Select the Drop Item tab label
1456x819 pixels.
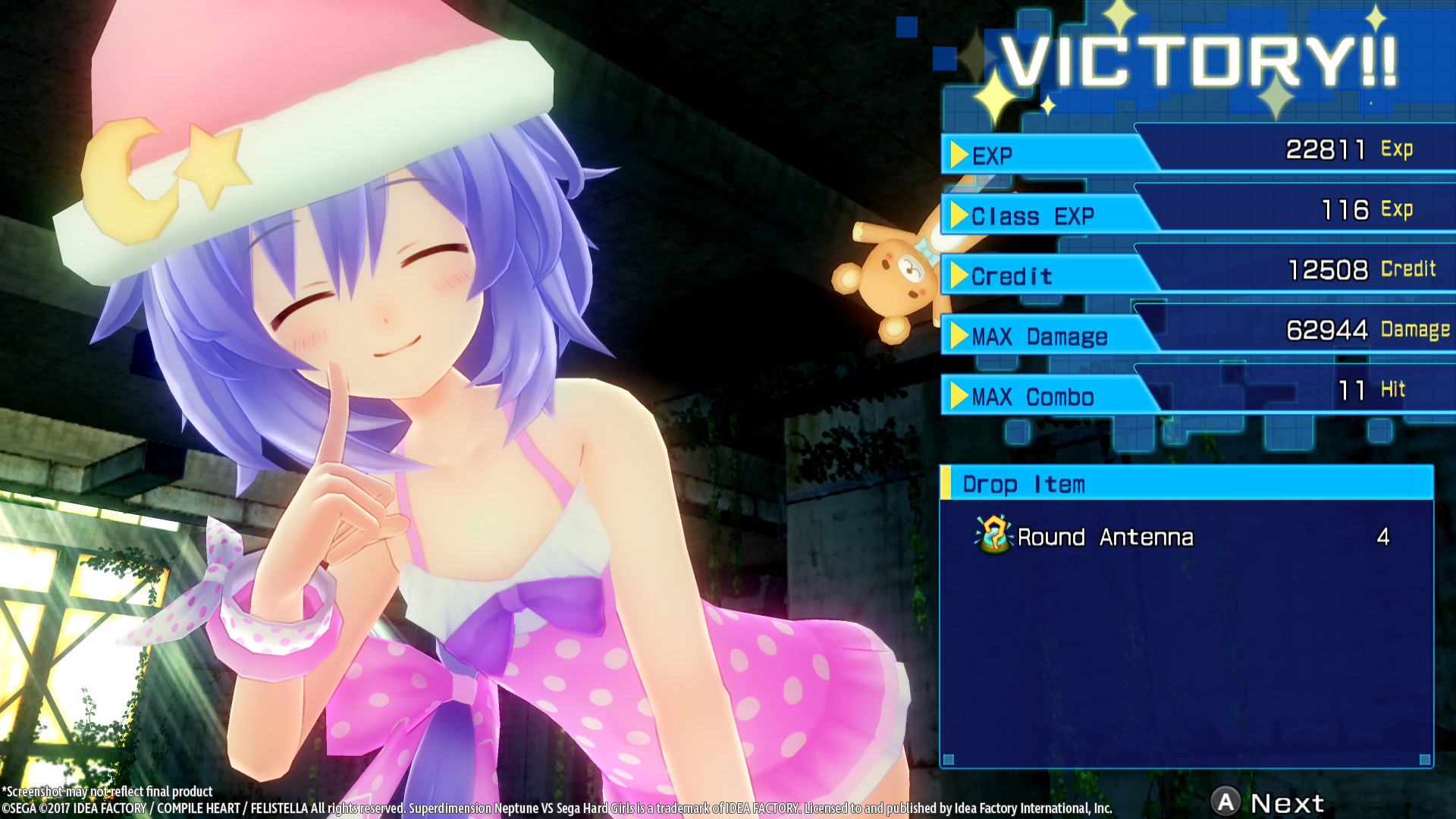pyautogui.click(x=1022, y=484)
